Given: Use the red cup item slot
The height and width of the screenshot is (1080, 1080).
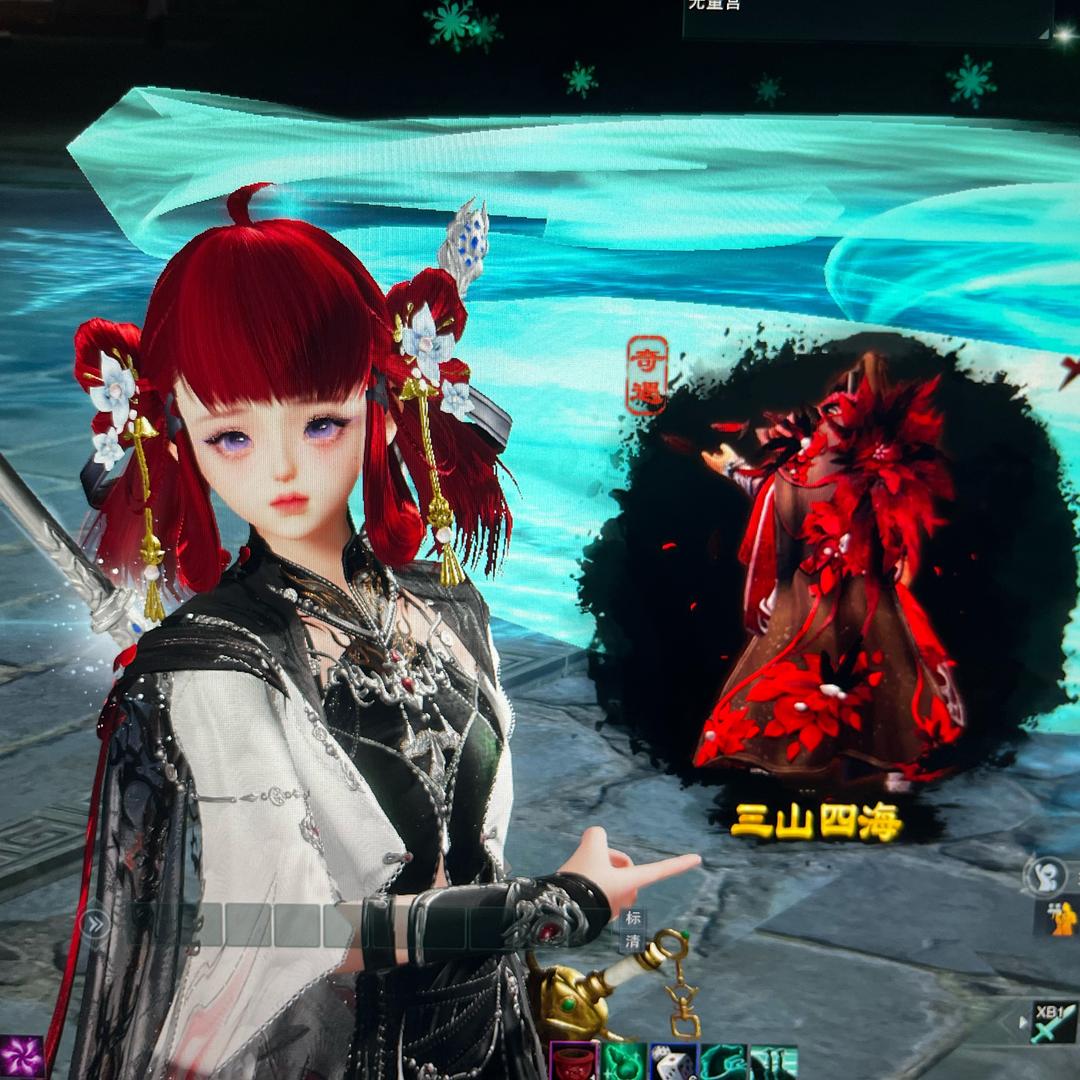Looking at the screenshot, I should (x=573, y=1062).
